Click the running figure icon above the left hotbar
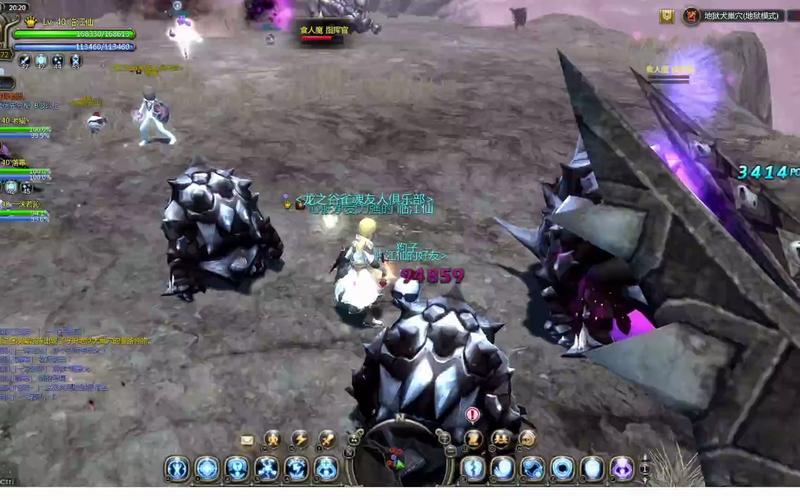800x500 pixels. [x=272, y=440]
